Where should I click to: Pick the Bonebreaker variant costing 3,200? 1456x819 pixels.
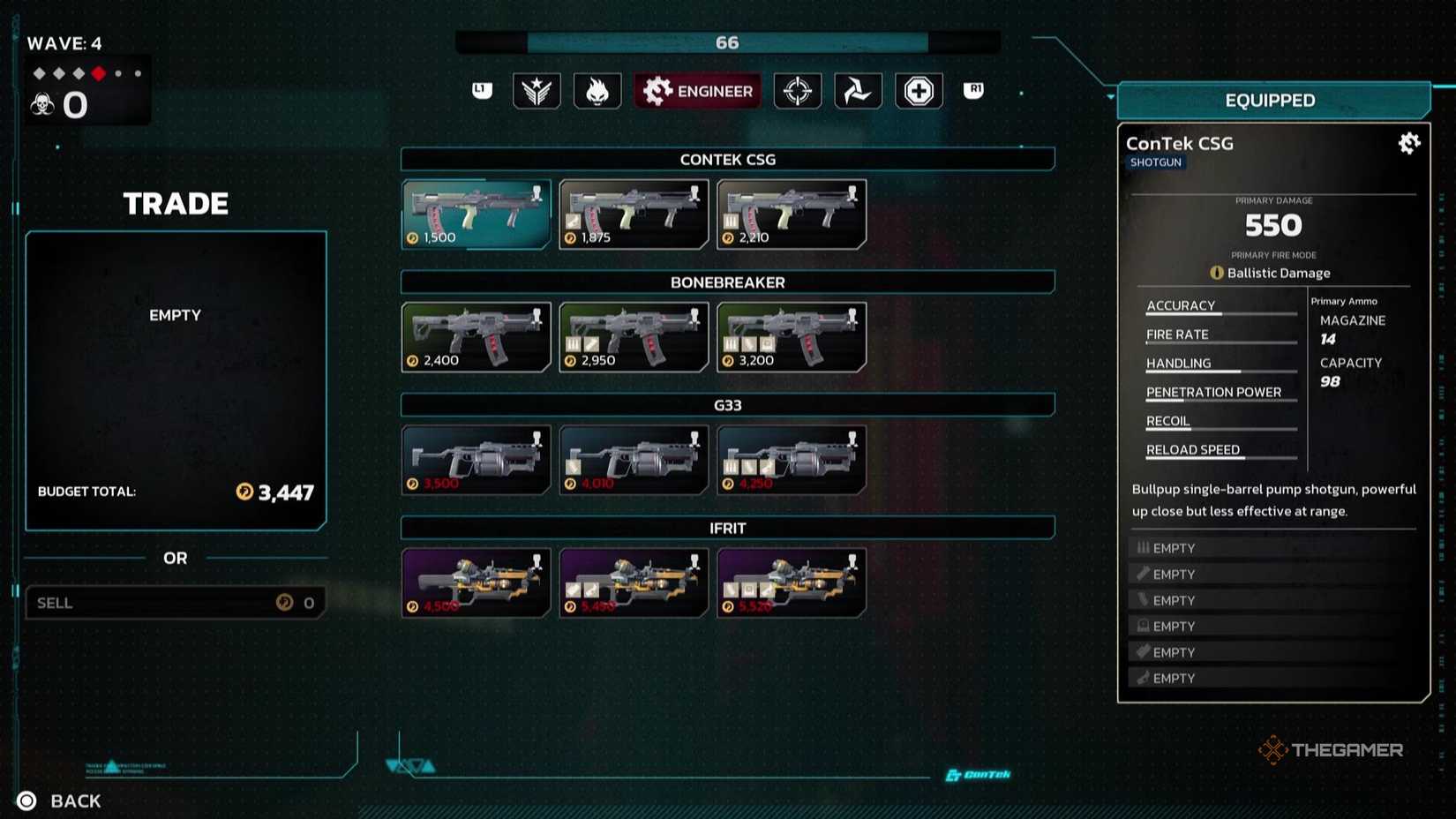792,337
